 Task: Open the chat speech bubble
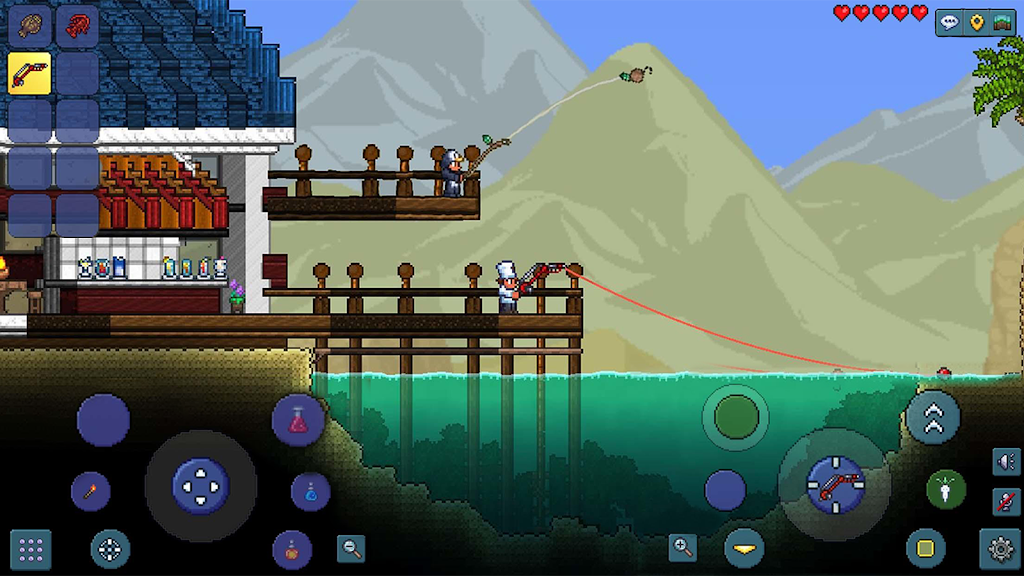(949, 23)
